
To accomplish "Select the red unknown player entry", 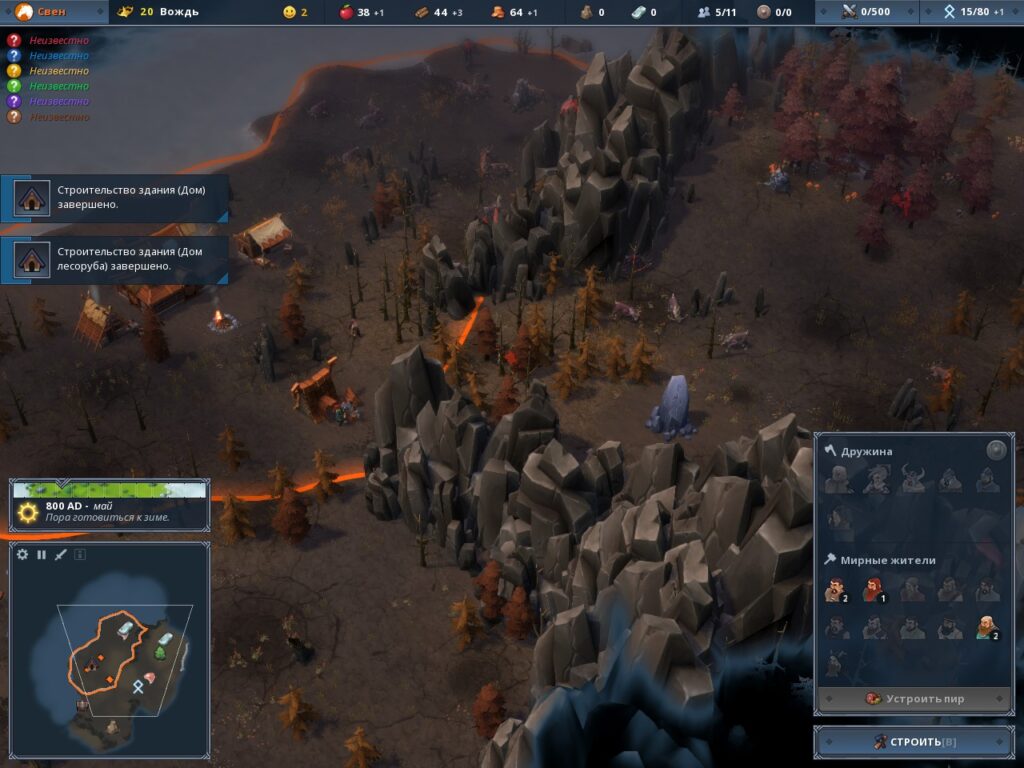I will tap(48, 40).
